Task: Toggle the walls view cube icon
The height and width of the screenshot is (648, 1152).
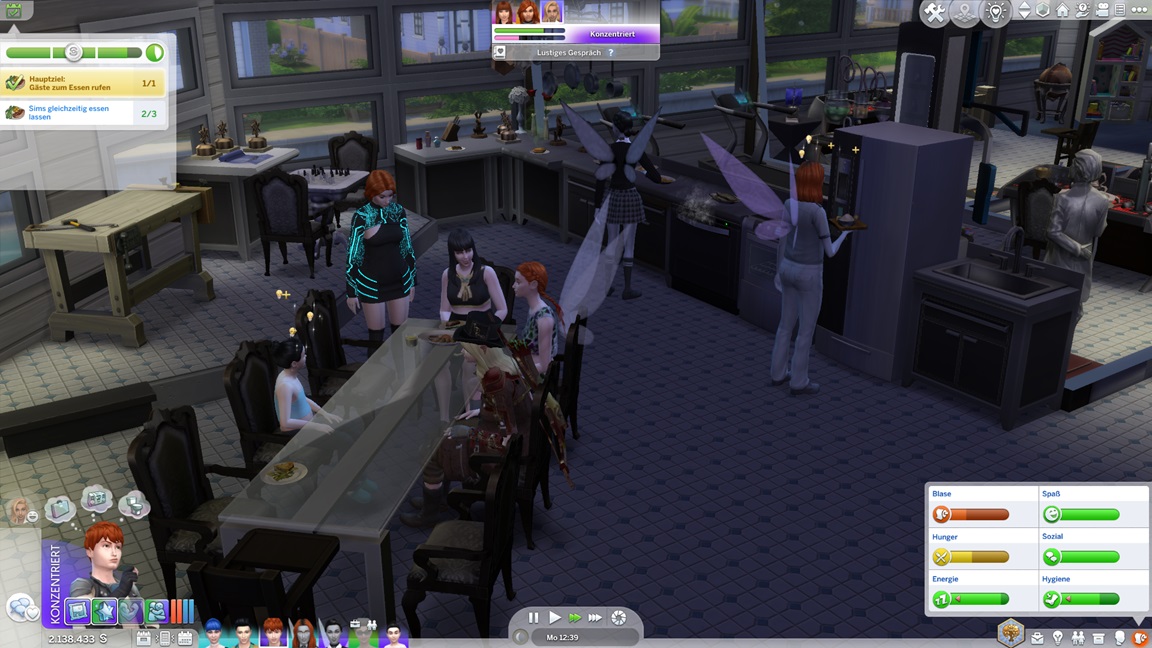Action: 1043,10
